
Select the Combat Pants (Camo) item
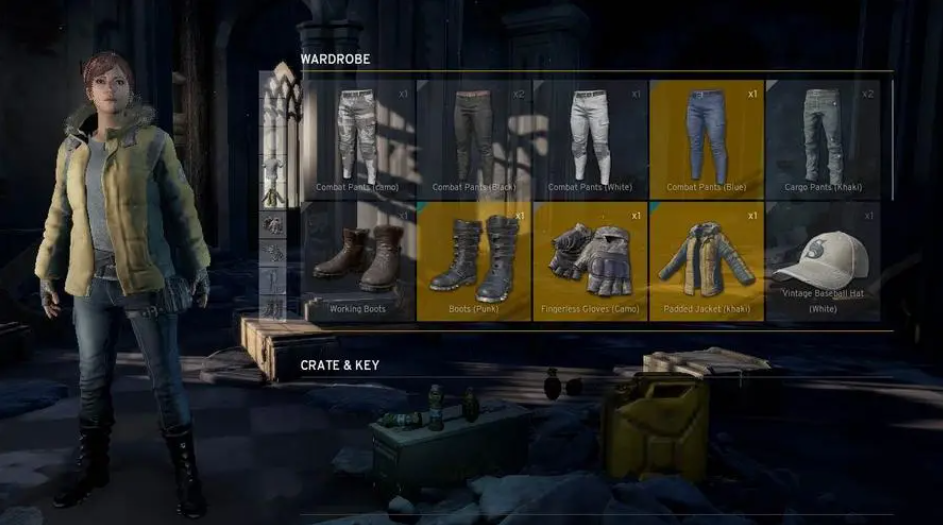(358, 139)
